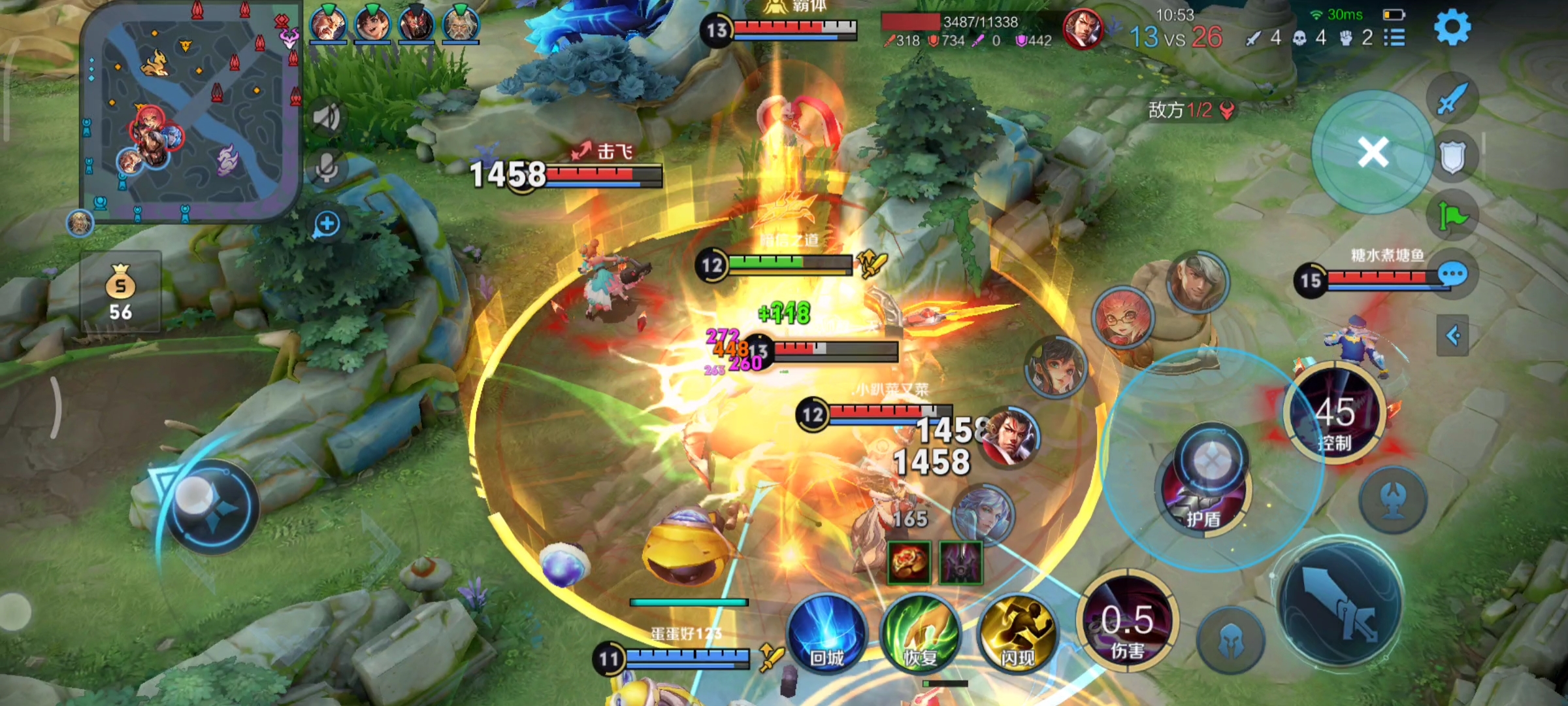Toggle the battle stats list icon
The height and width of the screenshot is (706, 1568).
(x=1395, y=37)
